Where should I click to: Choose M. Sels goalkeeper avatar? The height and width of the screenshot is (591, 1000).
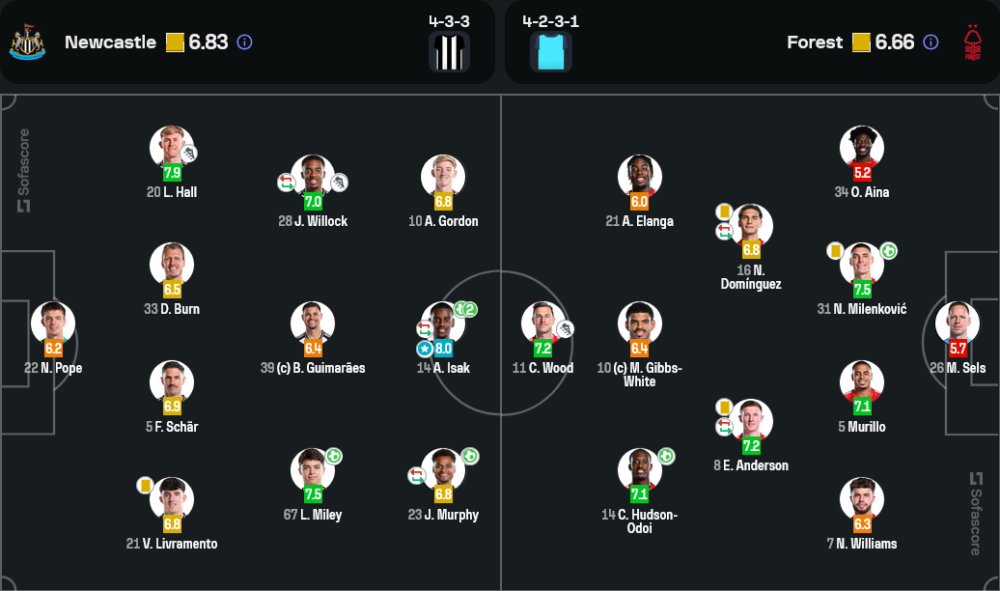(957, 323)
